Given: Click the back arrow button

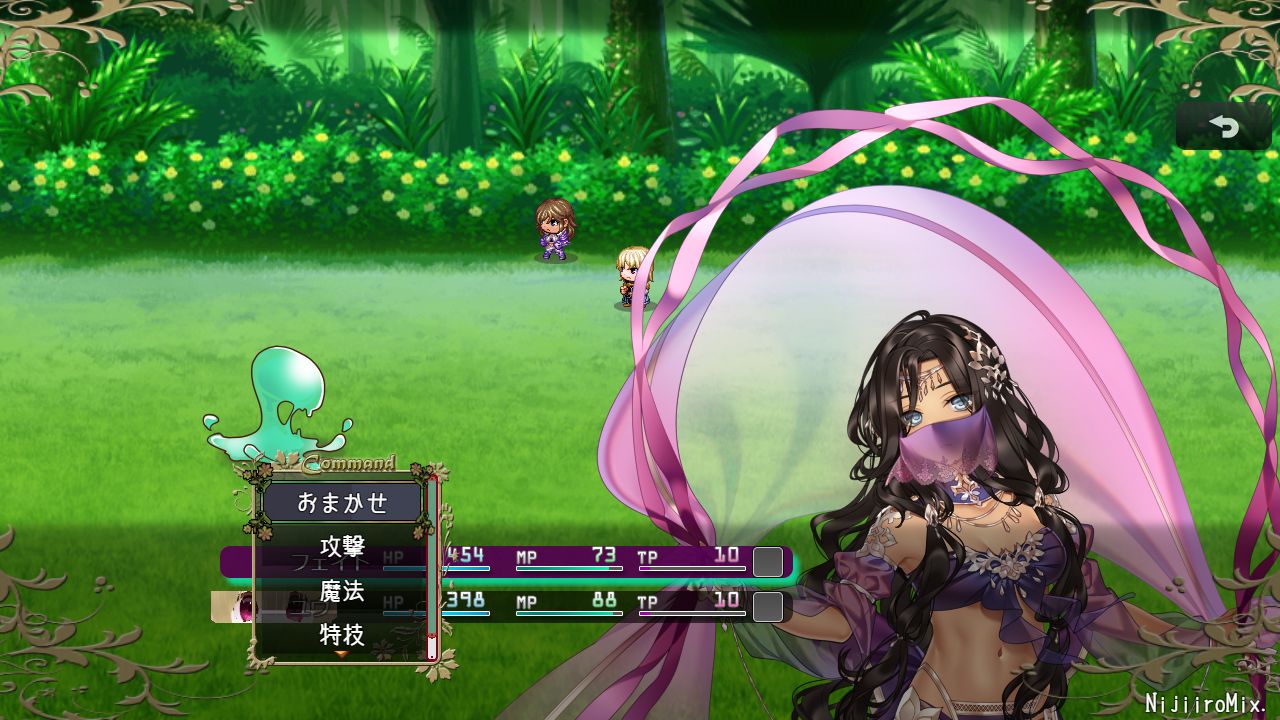Looking at the screenshot, I should point(1223,126).
